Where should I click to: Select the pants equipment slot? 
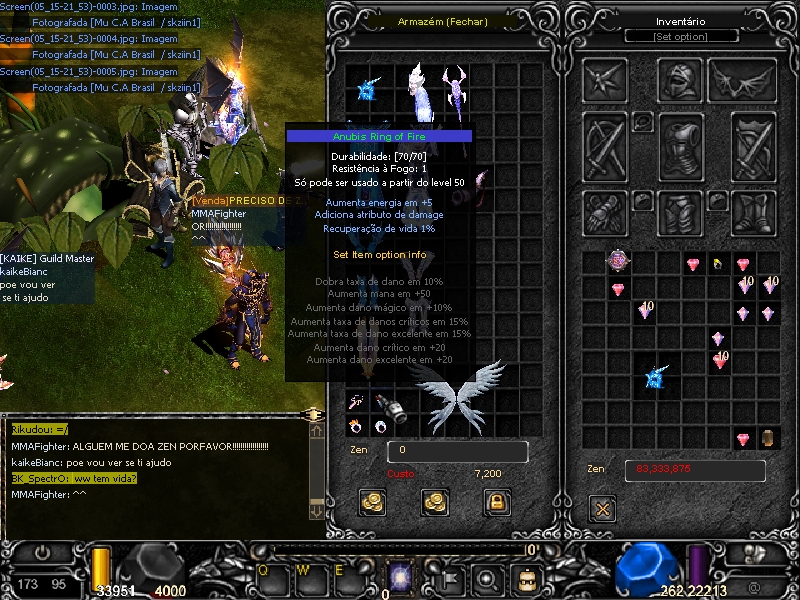[x=681, y=210]
